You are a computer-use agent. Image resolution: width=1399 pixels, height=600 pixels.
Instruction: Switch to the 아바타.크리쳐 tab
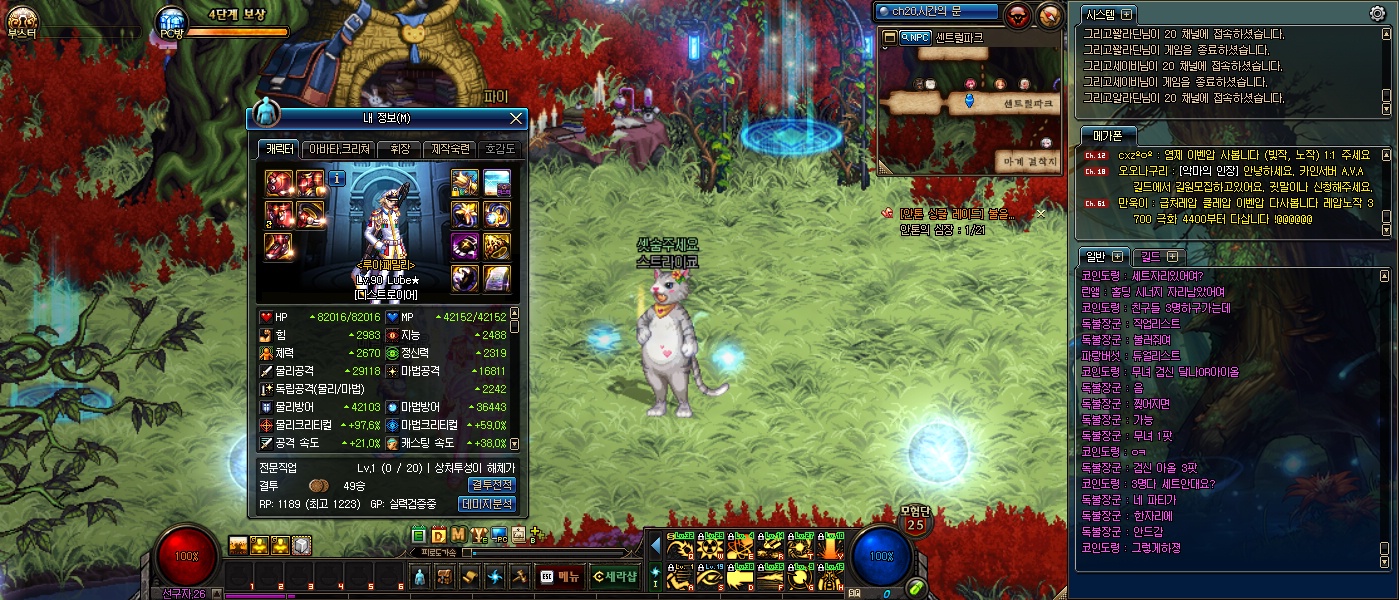point(338,149)
